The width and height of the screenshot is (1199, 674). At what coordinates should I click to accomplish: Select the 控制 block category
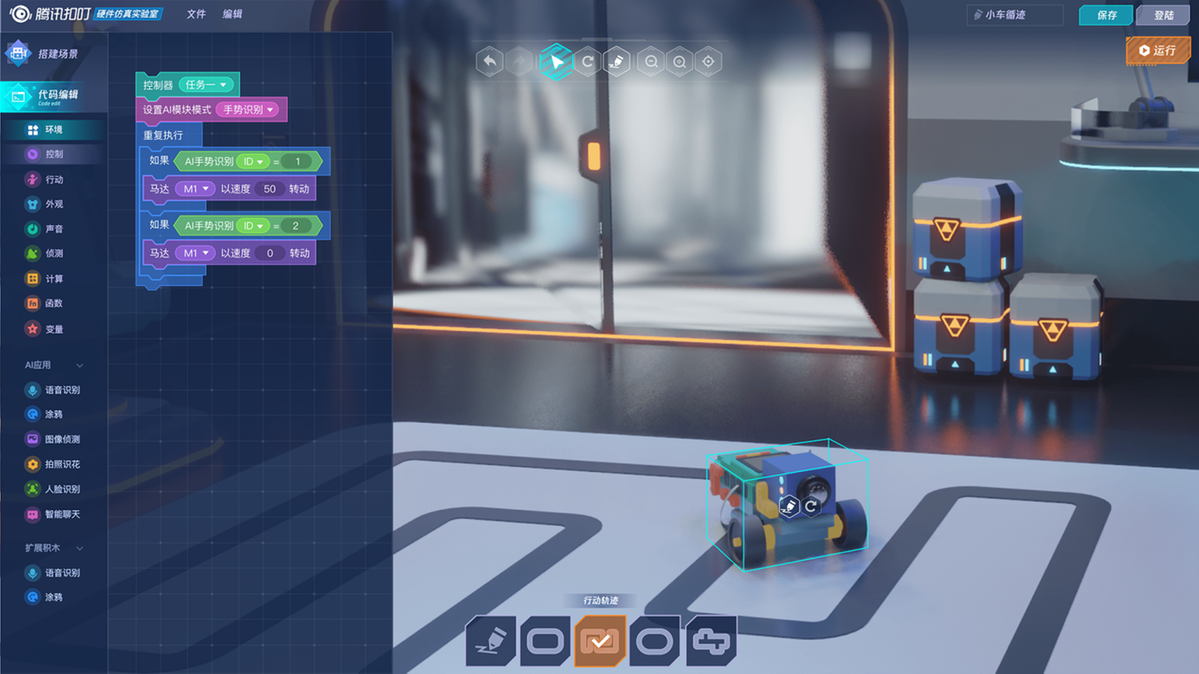pyautogui.click(x=53, y=154)
